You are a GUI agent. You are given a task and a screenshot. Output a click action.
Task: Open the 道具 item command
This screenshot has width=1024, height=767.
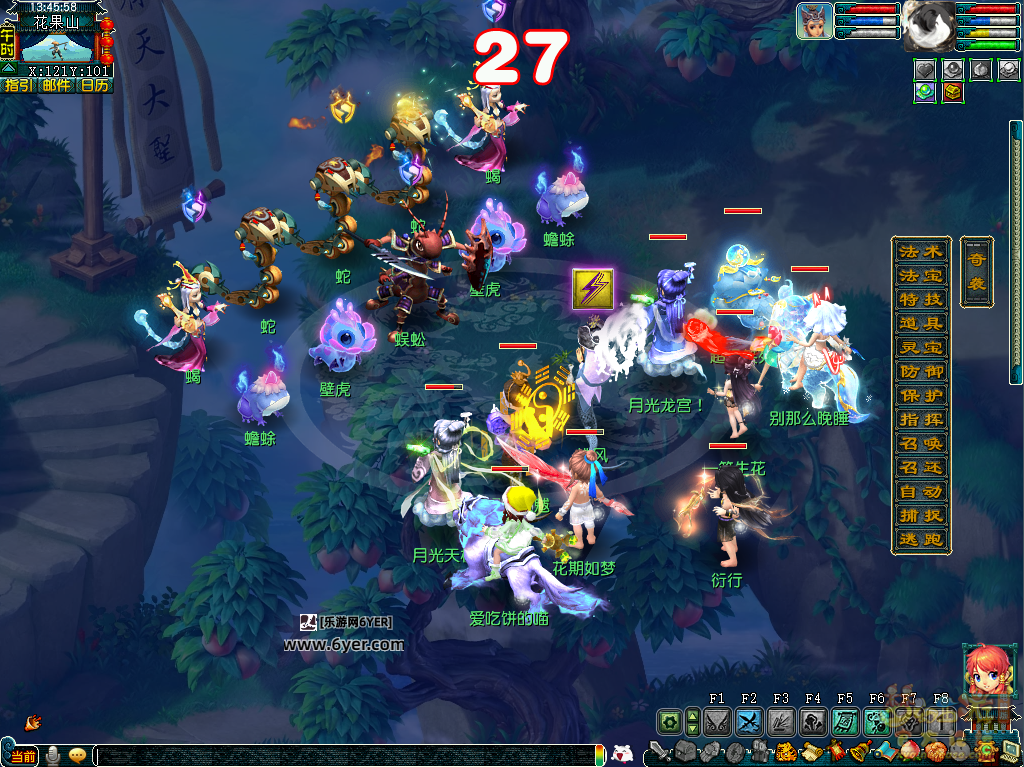point(920,323)
